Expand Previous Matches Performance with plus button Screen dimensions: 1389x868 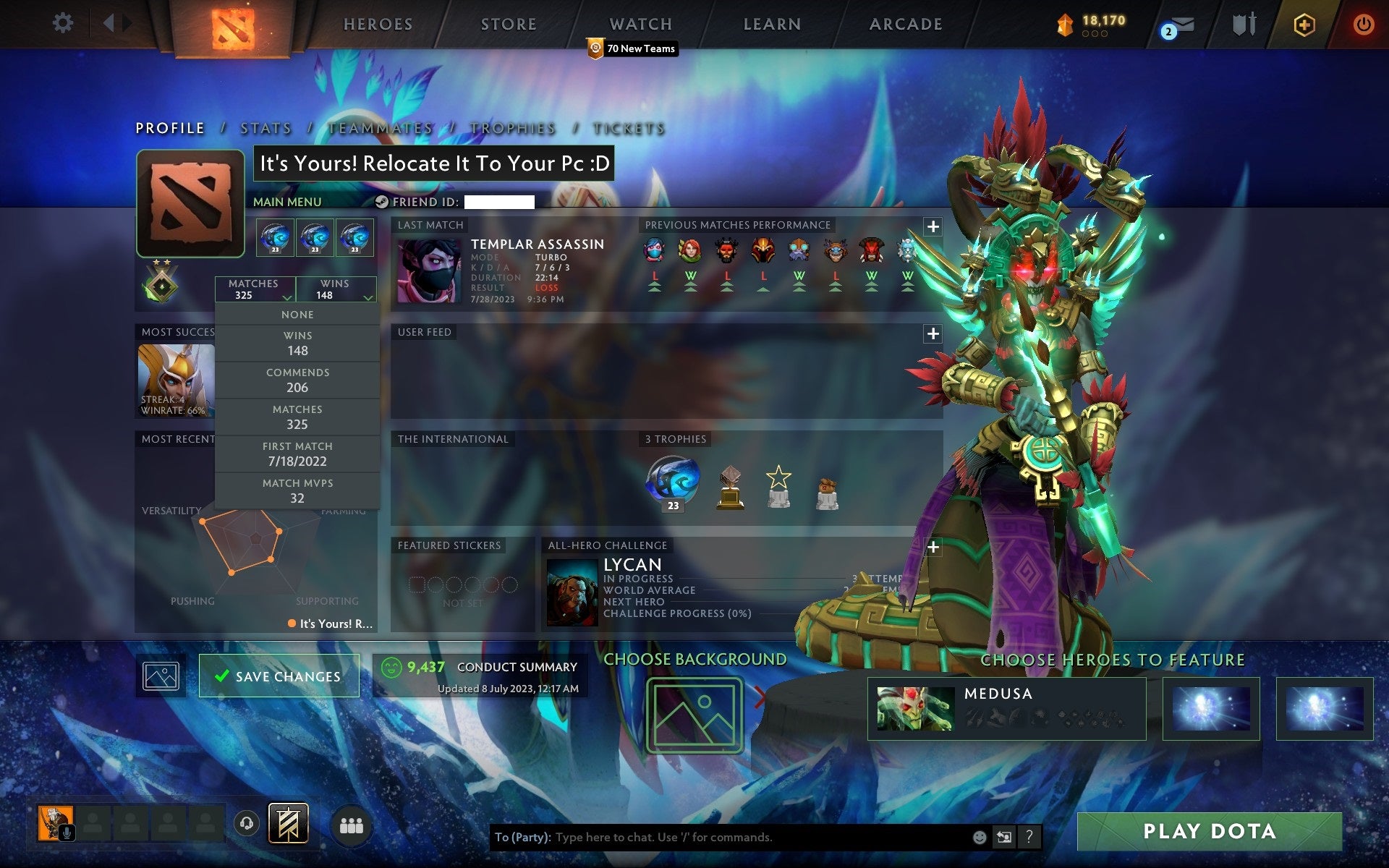point(933,226)
